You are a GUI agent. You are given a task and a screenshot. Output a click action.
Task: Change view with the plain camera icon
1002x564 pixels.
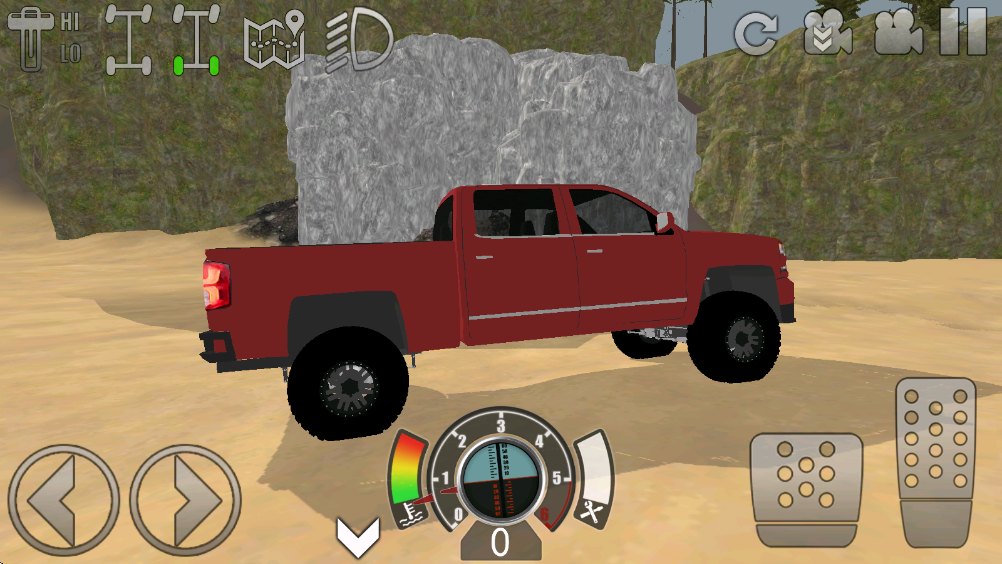pos(898,34)
